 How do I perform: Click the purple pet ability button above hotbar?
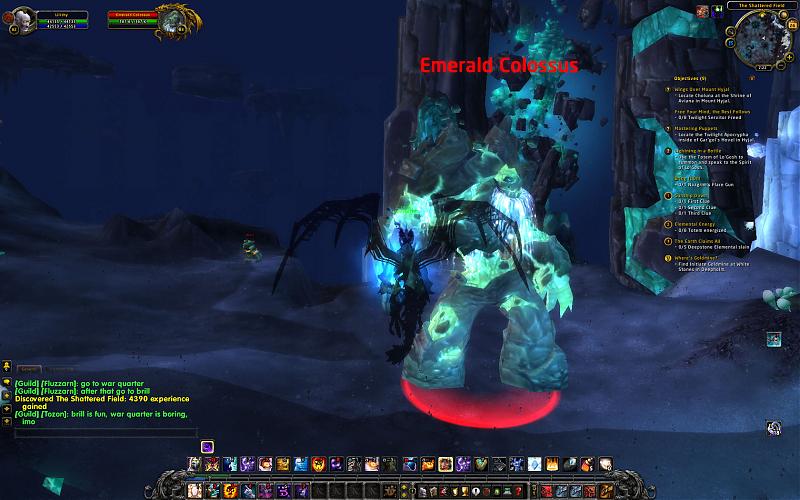tap(207, 446)
